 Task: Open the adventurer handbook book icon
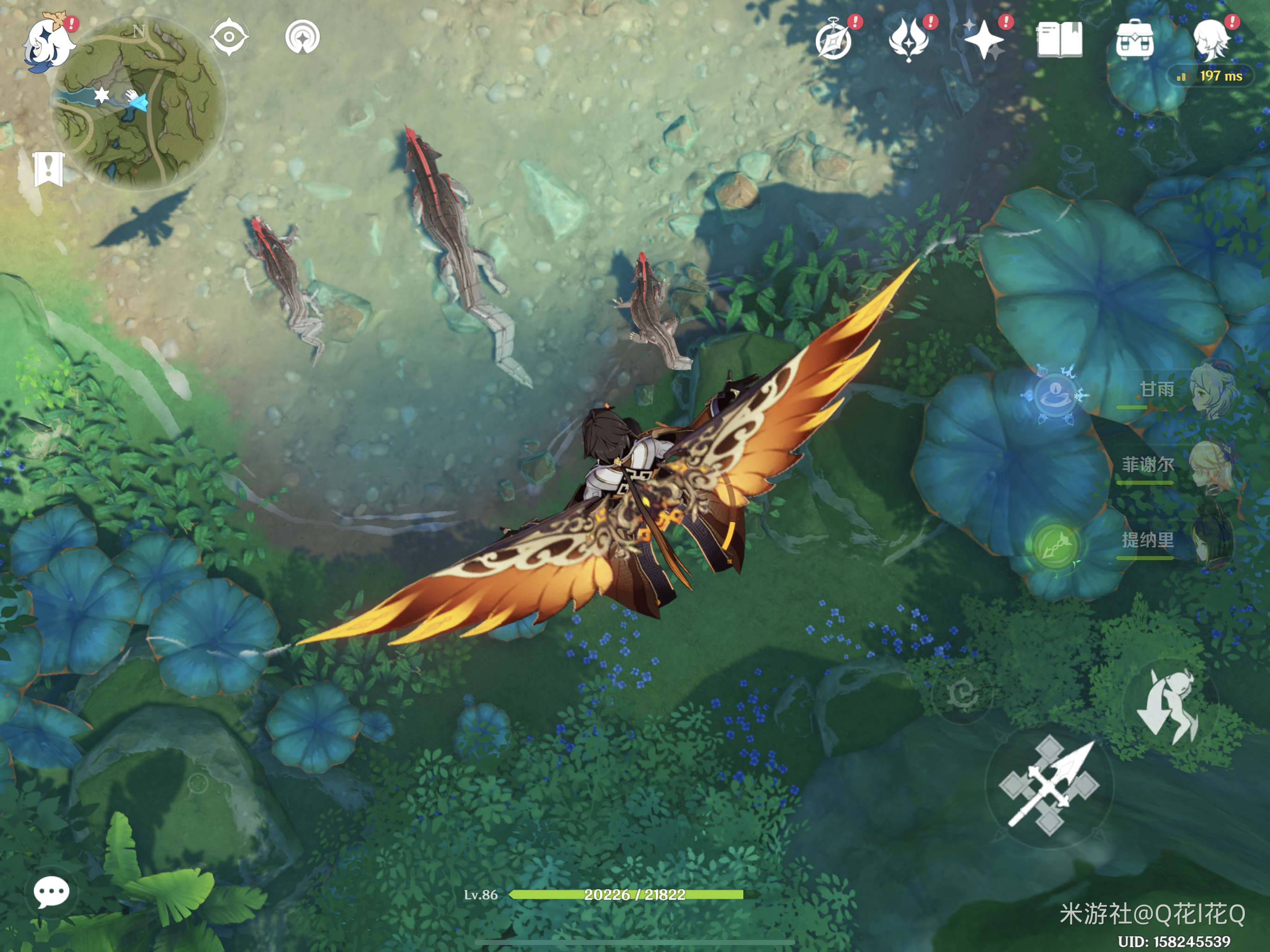coord(1059,40)
